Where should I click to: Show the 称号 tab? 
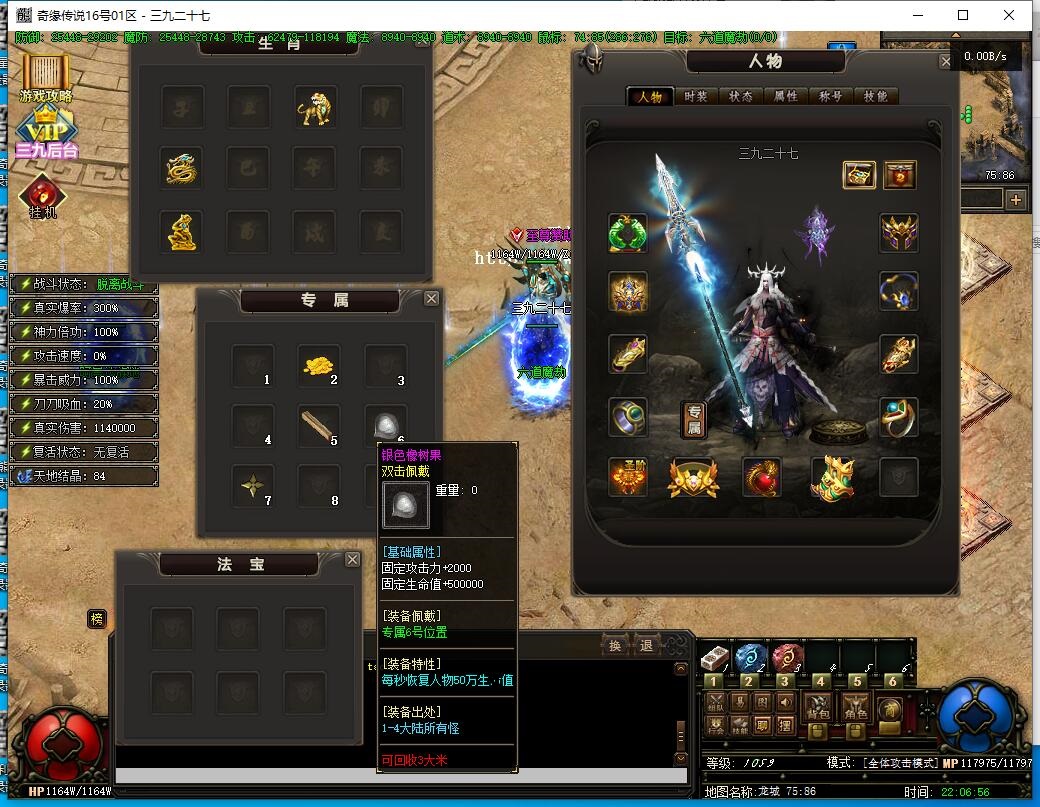830,97
